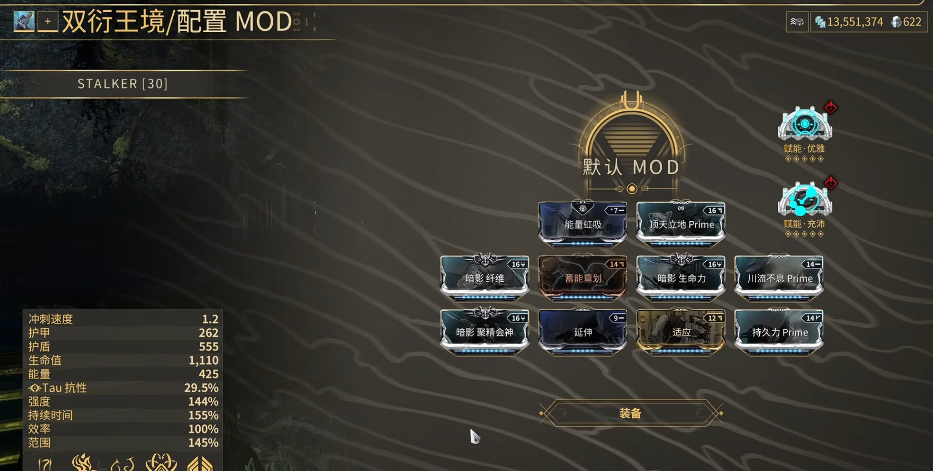The height and width of the screenshot is (471, 933).
Task: Click the small icon left of credits
Action: click(797, 21)
